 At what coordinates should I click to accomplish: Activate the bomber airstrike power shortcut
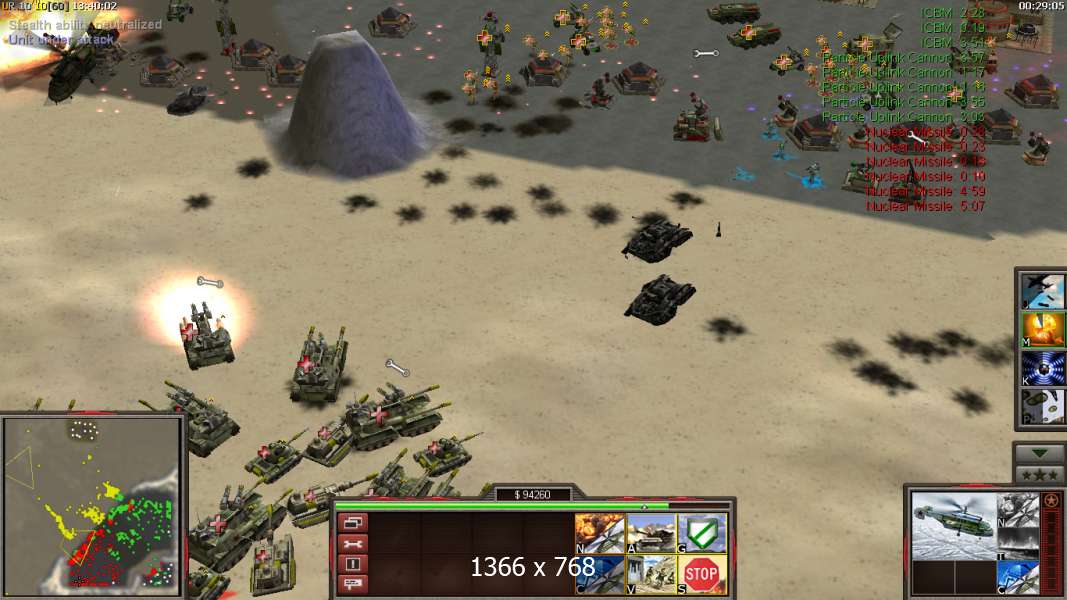pyautogui.click(x=1042, y=290)
